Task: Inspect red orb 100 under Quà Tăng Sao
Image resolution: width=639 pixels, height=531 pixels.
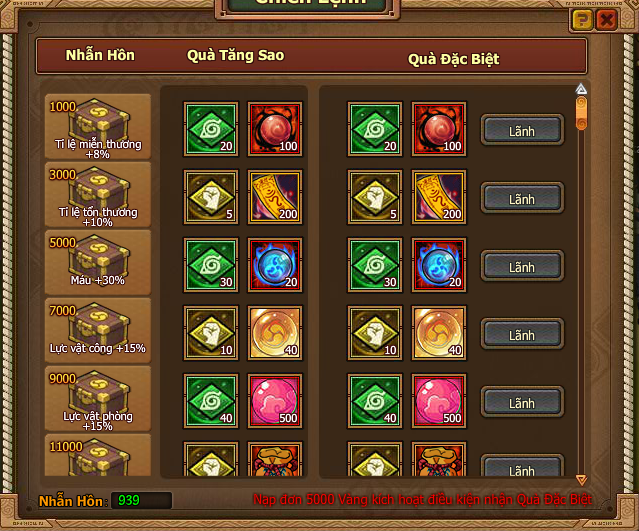Action: [274, 128]
